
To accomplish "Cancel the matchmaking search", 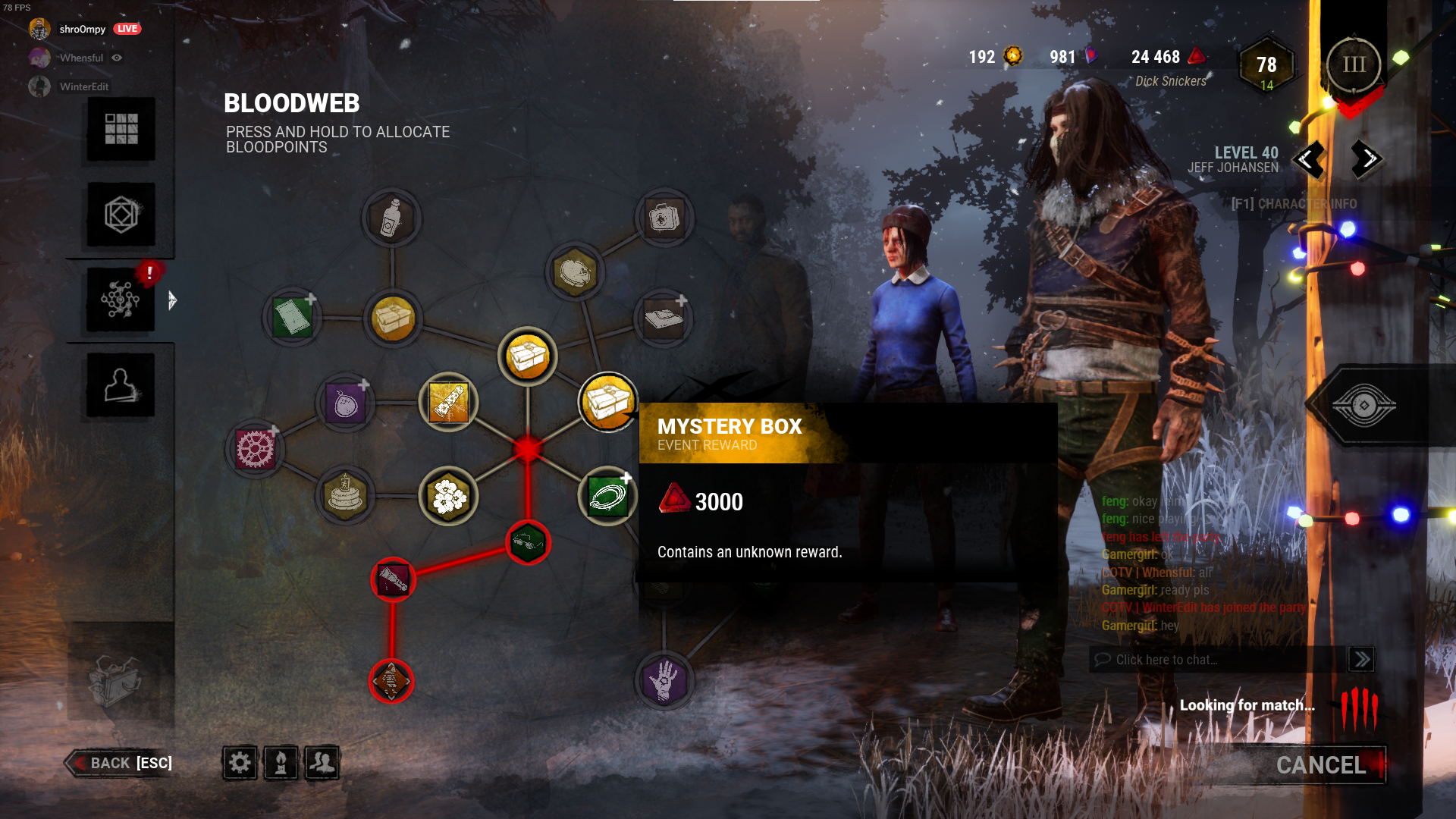I will point(1319,765).
